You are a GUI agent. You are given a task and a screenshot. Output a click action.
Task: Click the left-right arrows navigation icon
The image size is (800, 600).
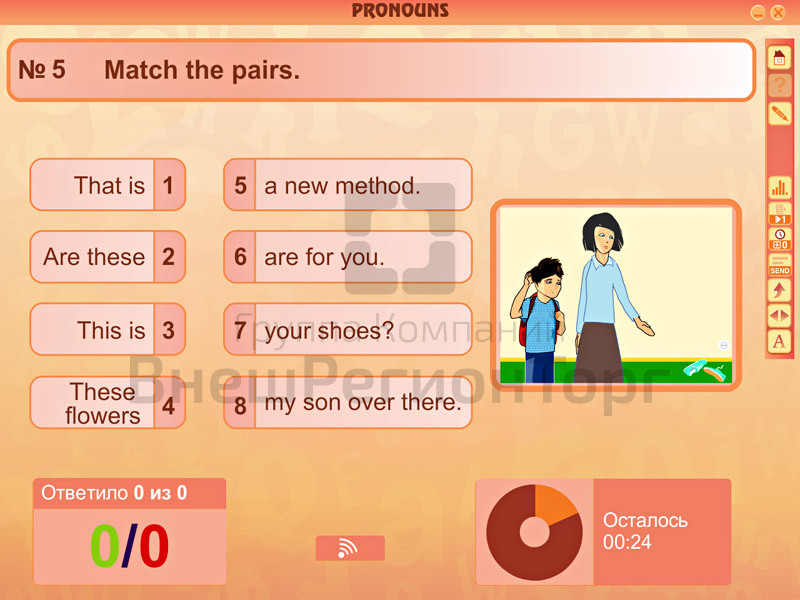(779, 316)
